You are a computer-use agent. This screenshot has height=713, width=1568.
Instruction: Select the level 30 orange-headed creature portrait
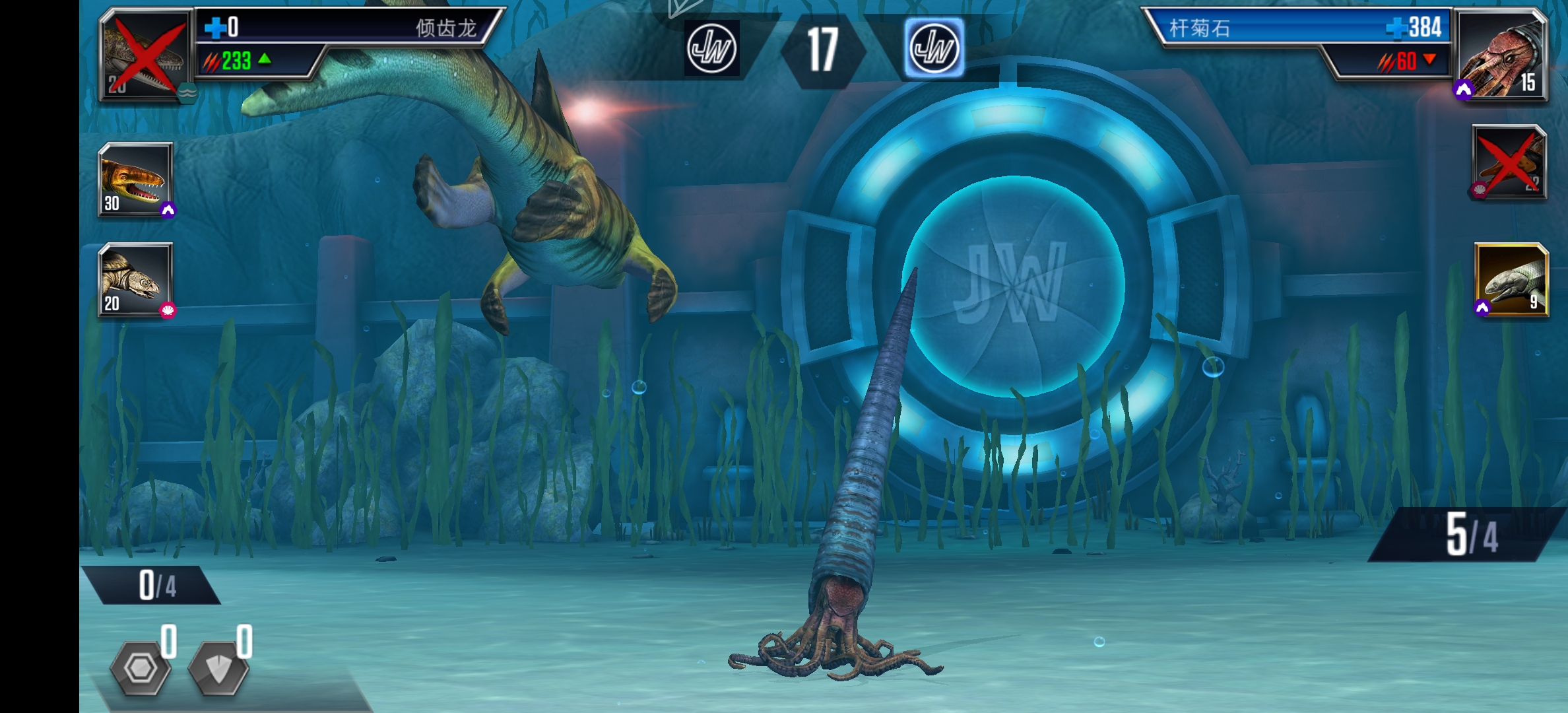click(x=136, y=180)
